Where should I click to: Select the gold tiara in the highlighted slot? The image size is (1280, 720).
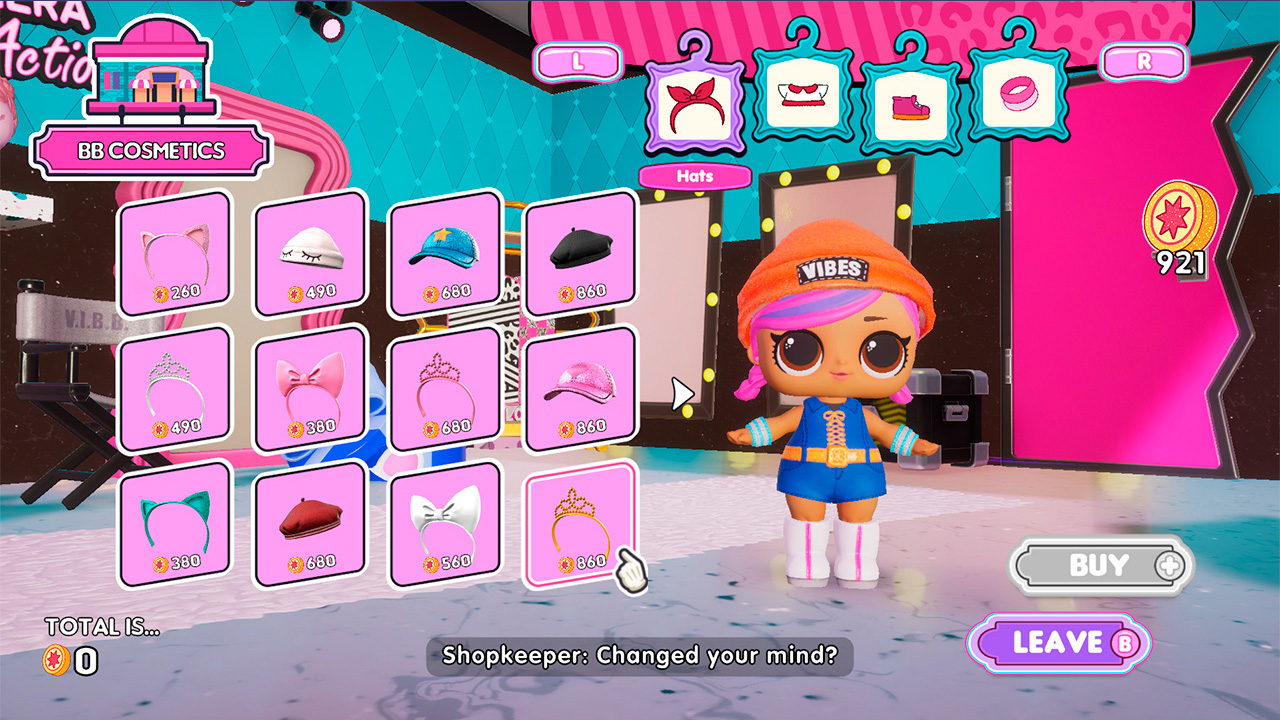click(x=581, y=520)
